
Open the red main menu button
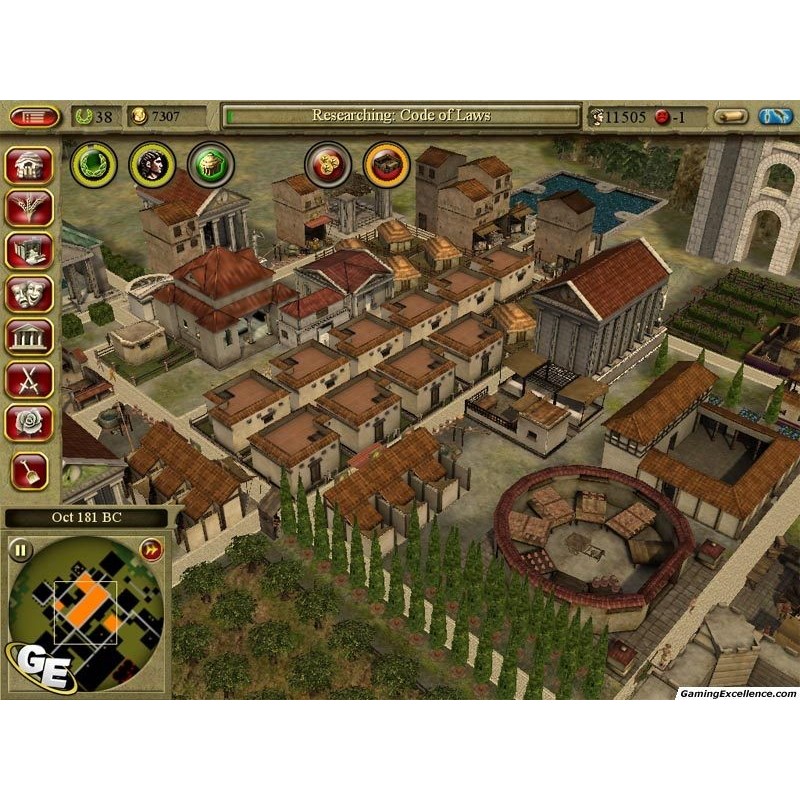tap(34, 116)
